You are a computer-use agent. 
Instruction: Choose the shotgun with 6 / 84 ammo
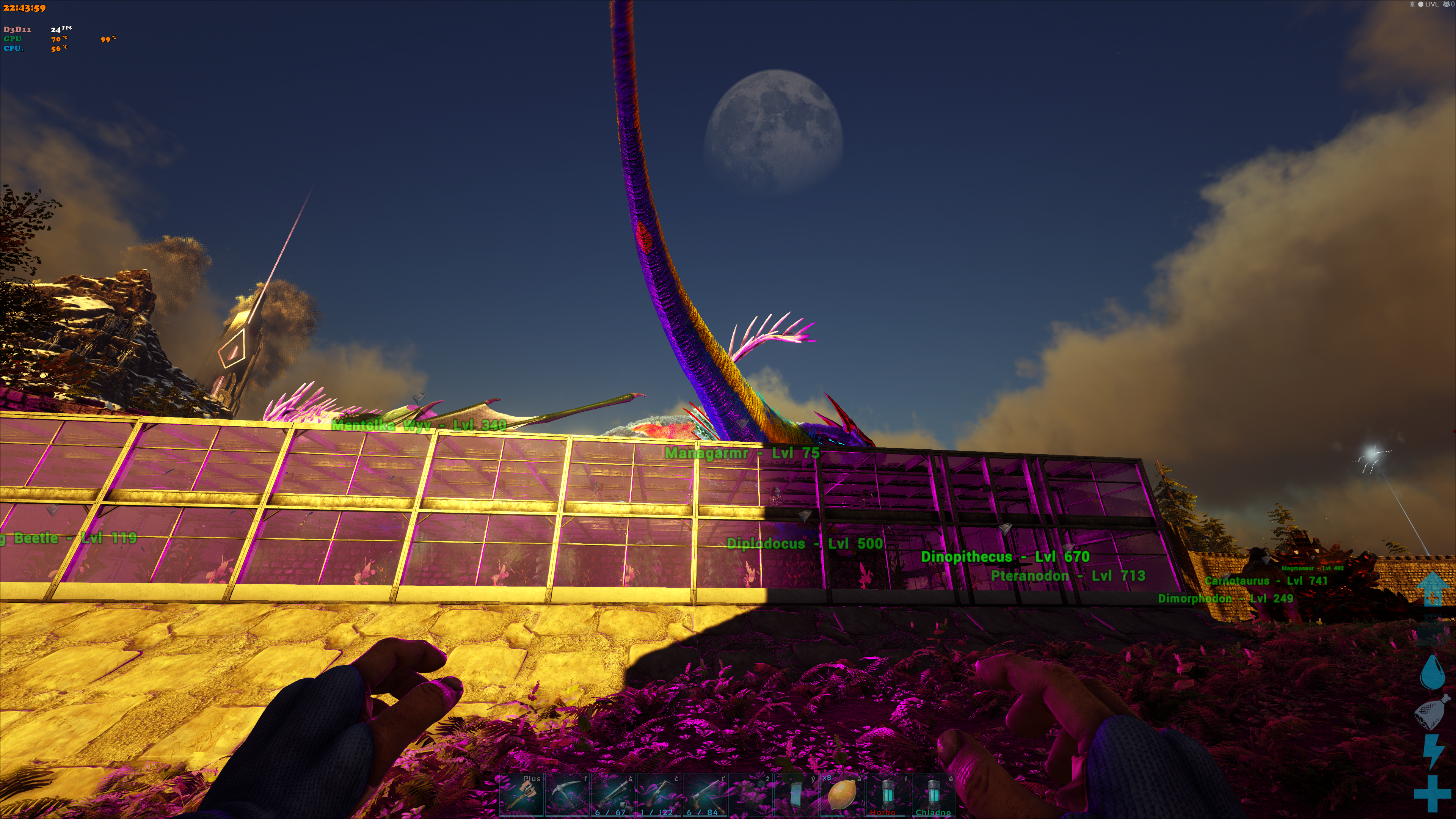704,795
